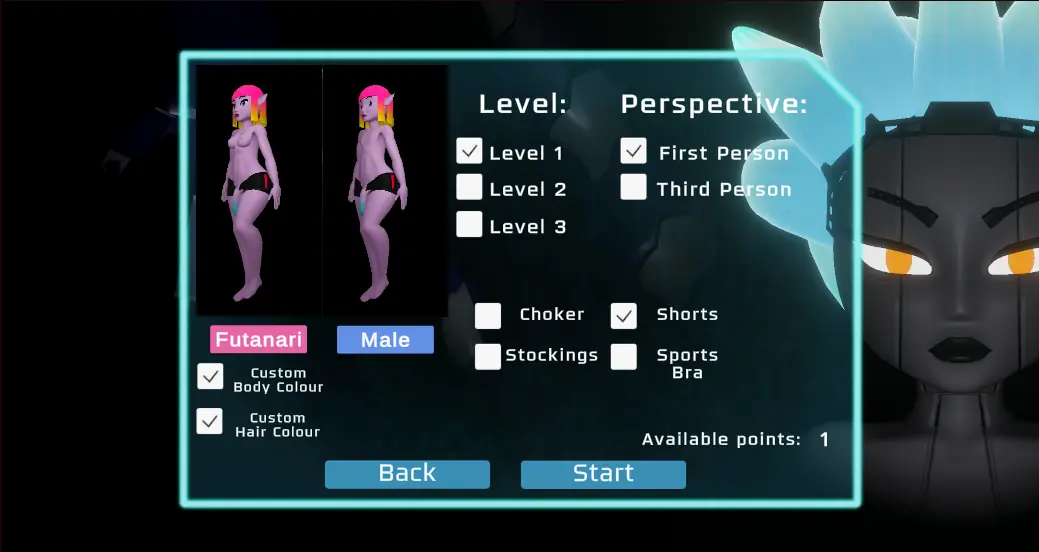Screen dimensions: 1039x552
Task: Toggle the First Person perspective checkbox
Action: (x=633, y=151)
